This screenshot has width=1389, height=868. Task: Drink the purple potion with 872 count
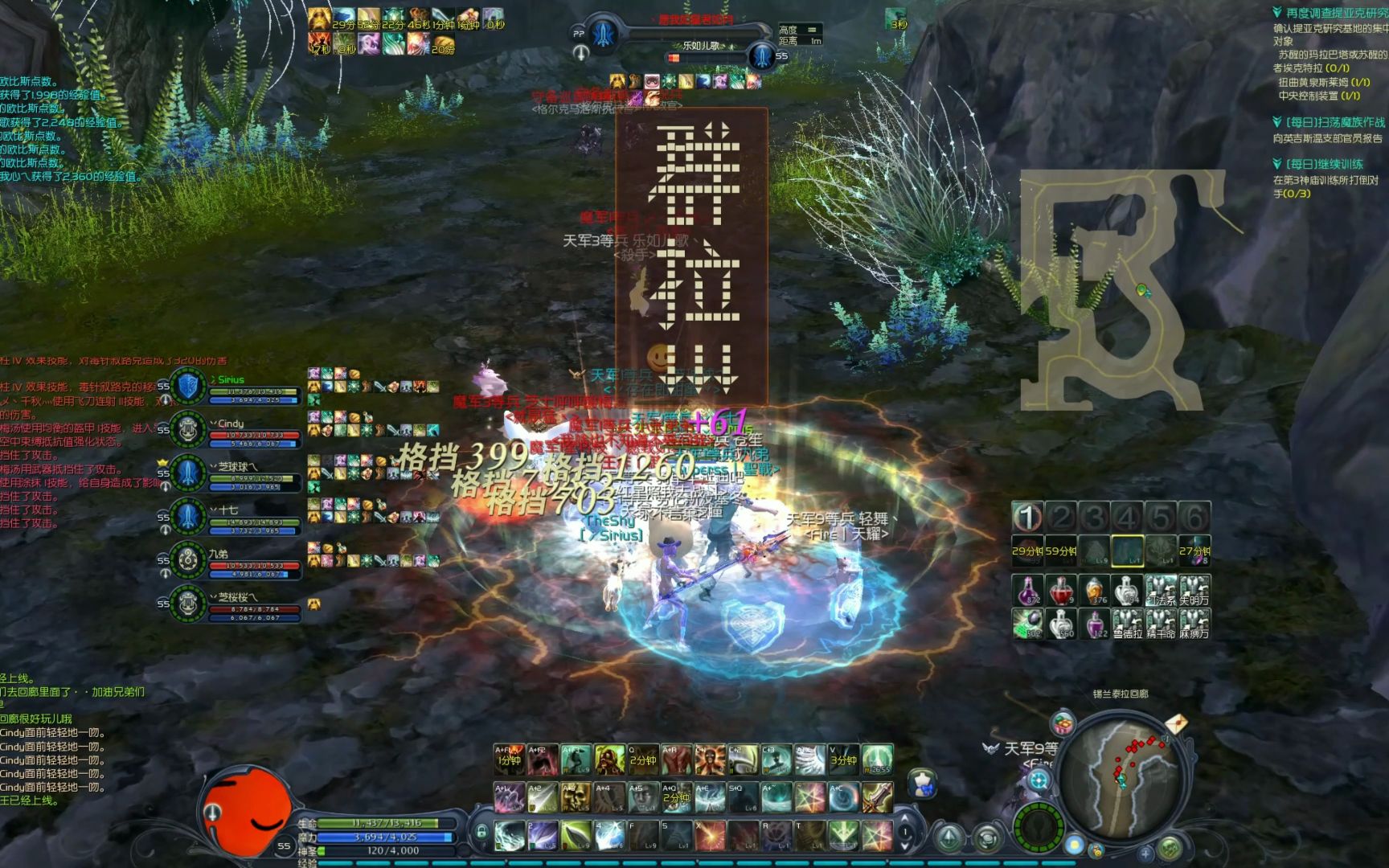(1029, 589)
